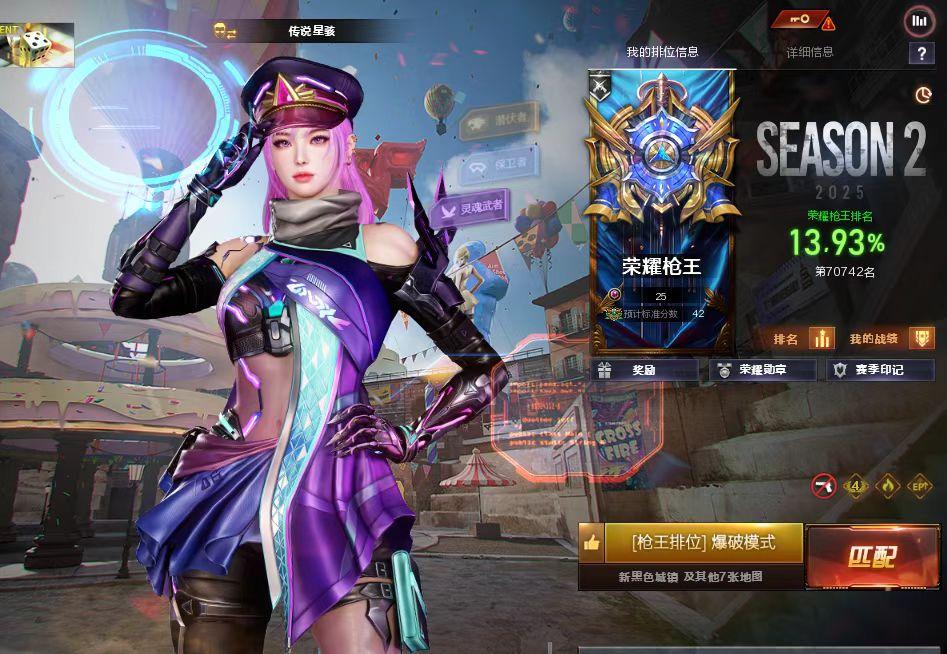View the 荣耀勋章 medal page
Screen dimensions: 947x654
[762, 370]
